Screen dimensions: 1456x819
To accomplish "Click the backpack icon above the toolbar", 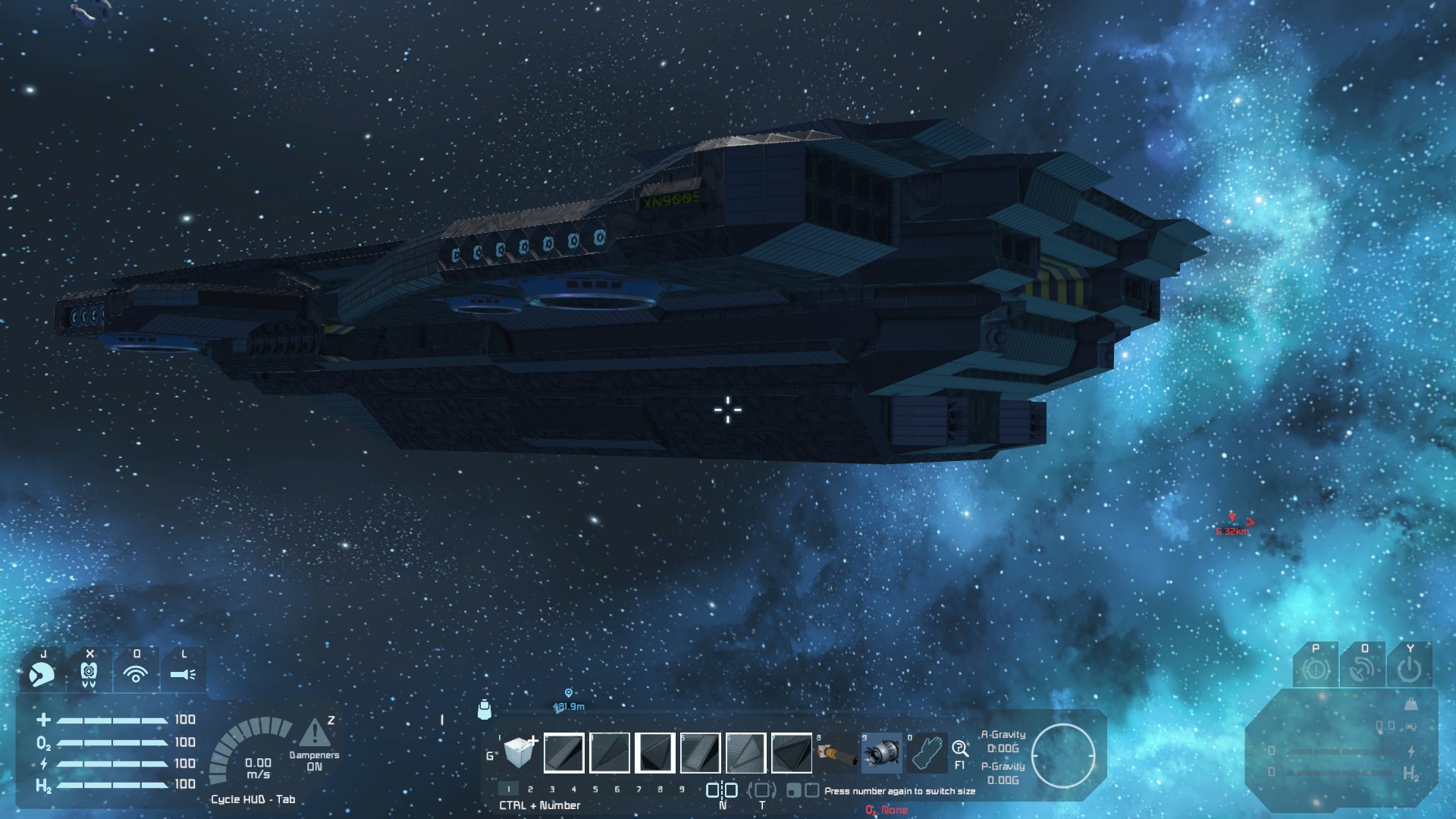I will (485, 710).
